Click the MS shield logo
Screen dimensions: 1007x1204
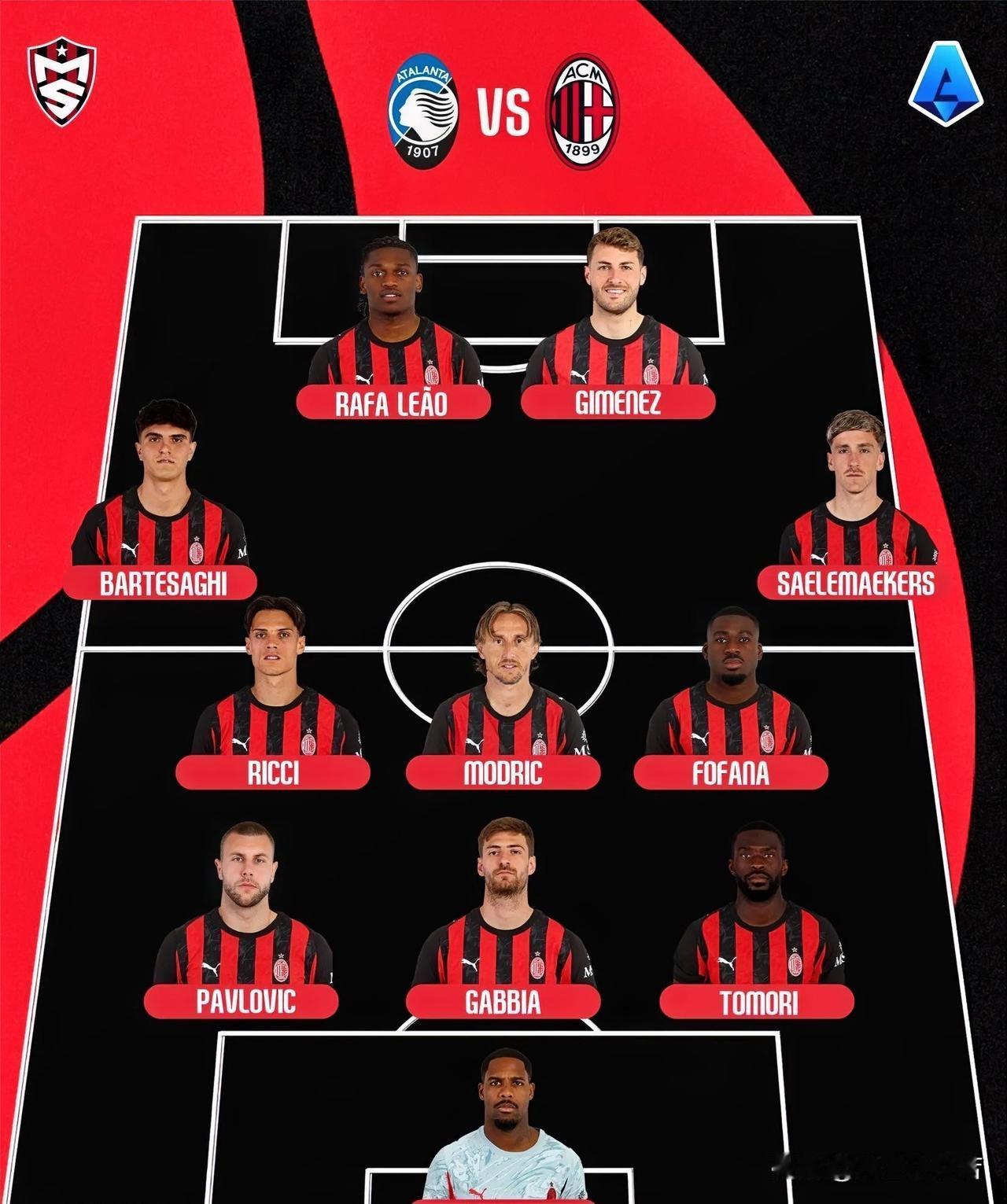pyautogui.click(x=61, y=83)
